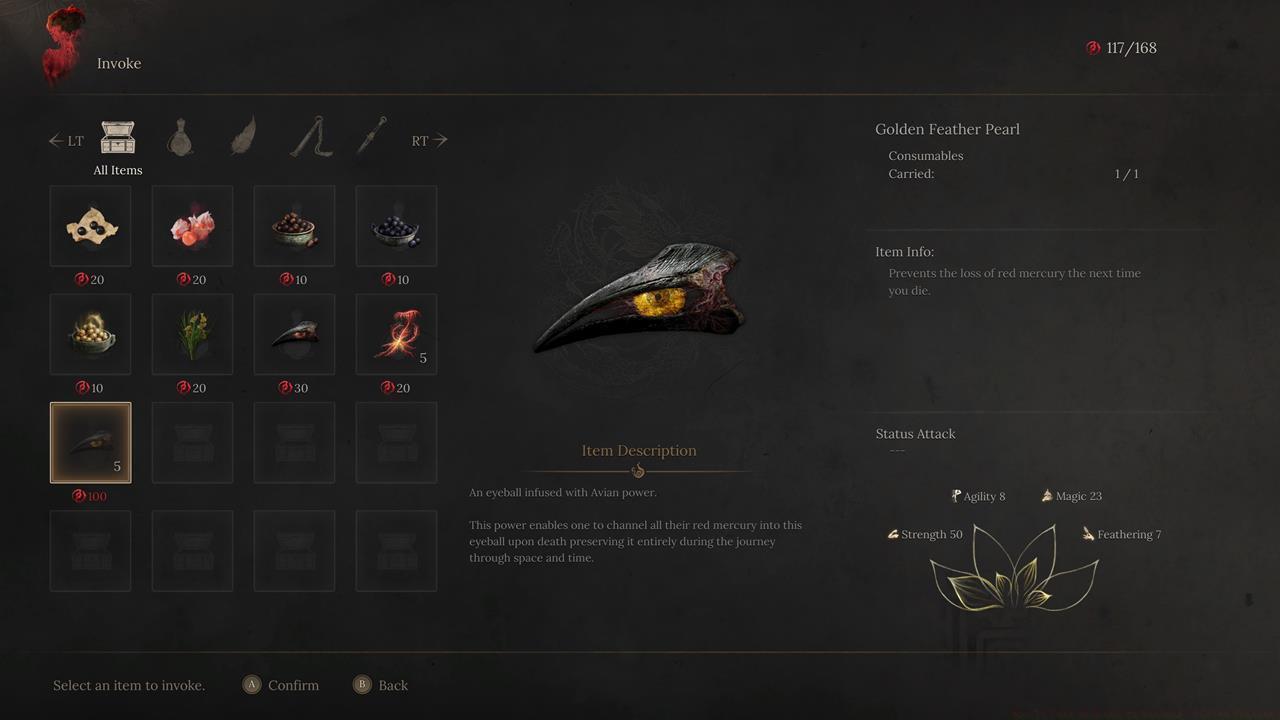Select the parchment with black seeds item
1280x720 pixels.
(90, 225)
